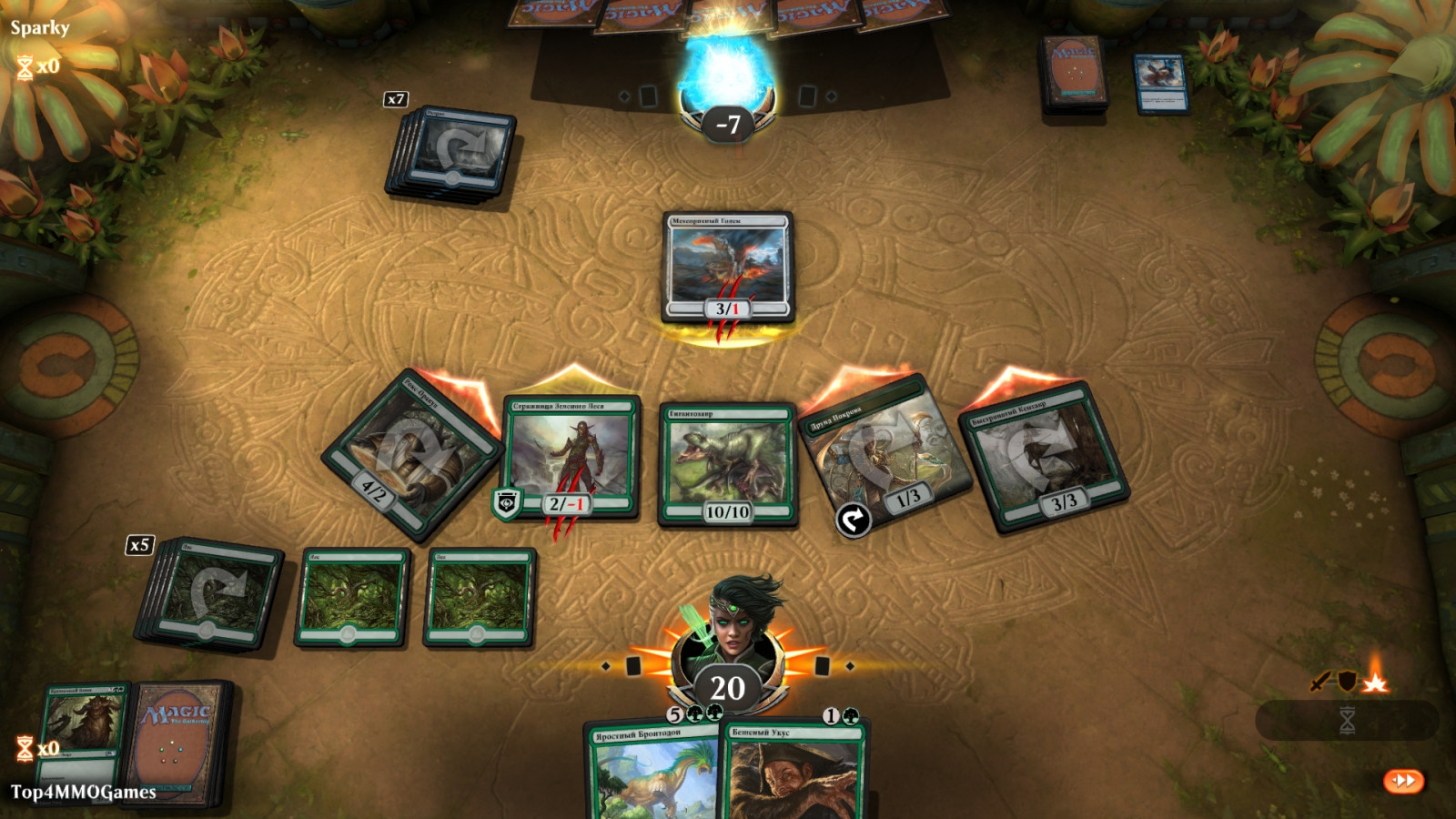Select the Gigantosaurus 10/10 creature card
This screenshot has width=1456, height=819.
[727, 463]
